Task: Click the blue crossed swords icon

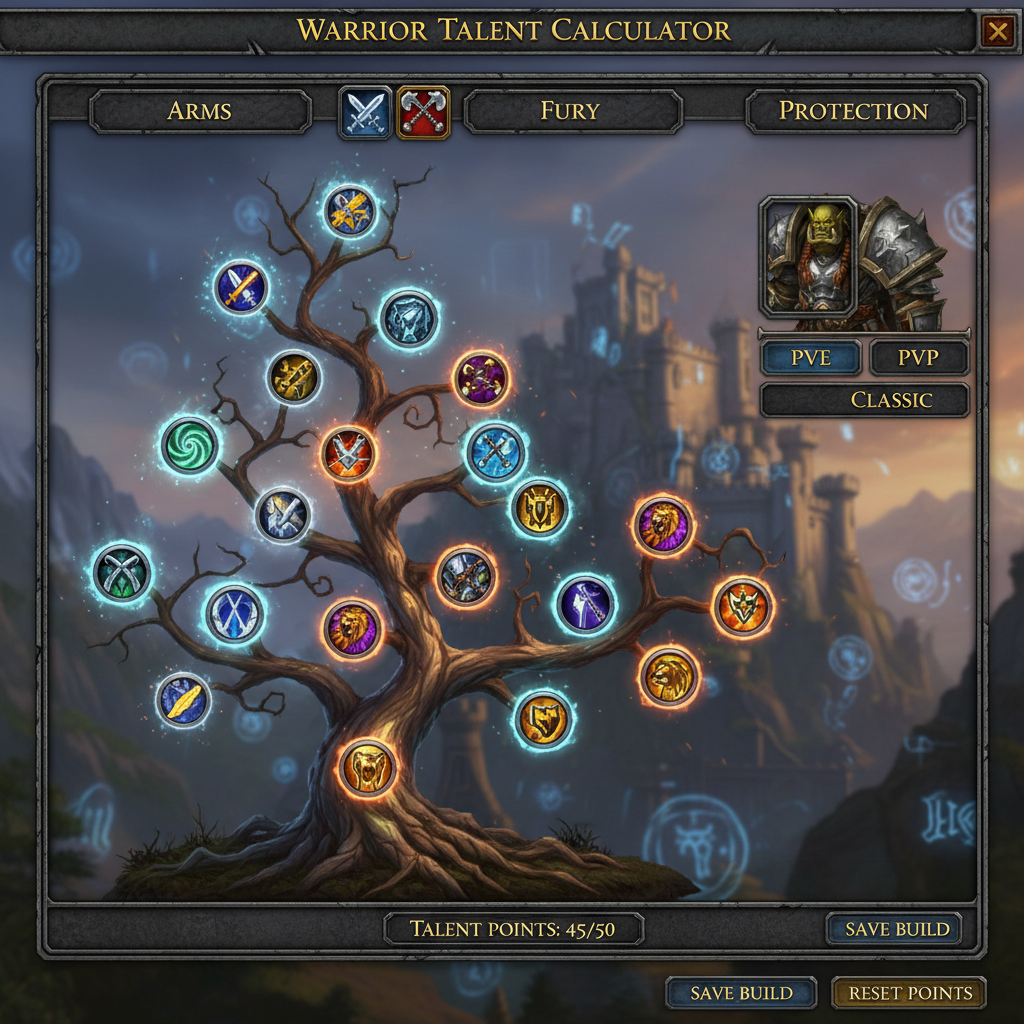Action: [x=365, y=112]
